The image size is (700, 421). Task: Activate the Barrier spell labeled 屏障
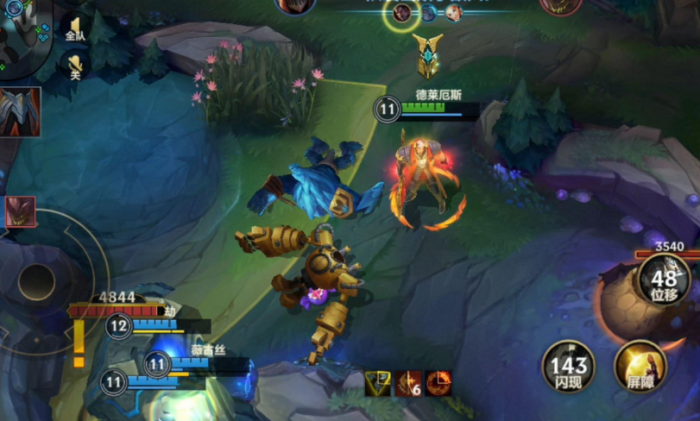640,366
